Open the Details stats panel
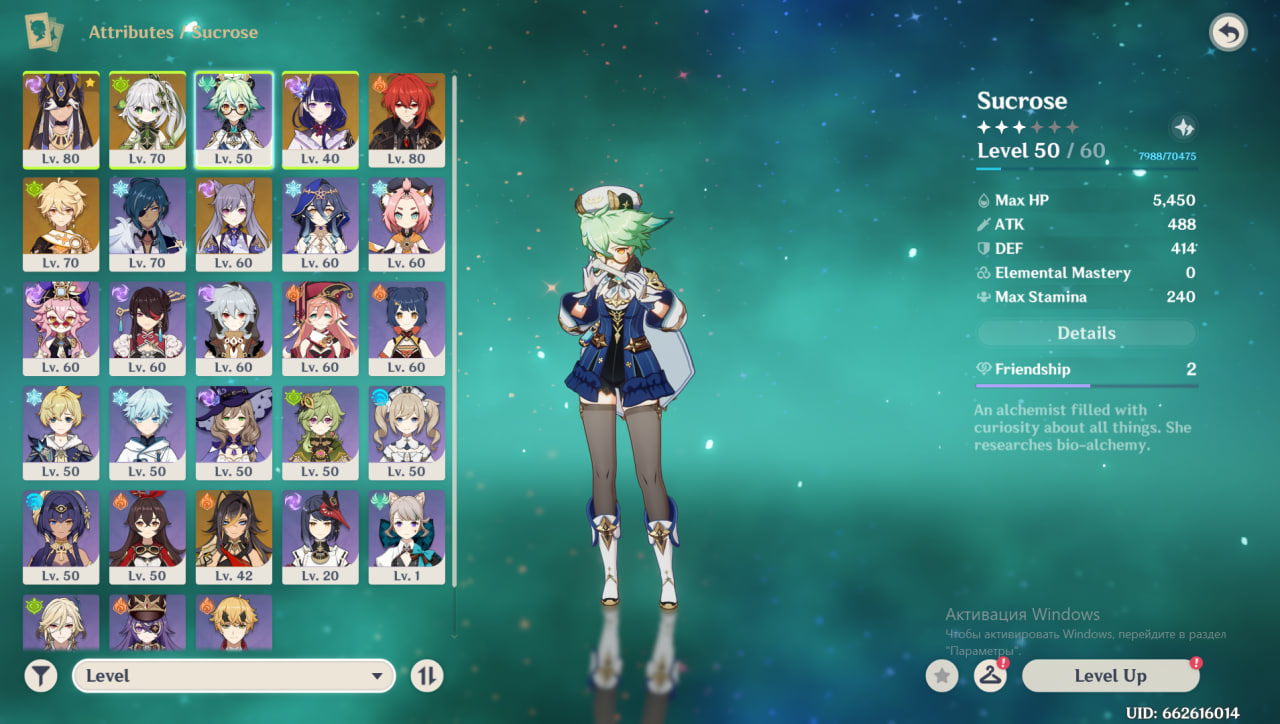The height and width of the screenshot is (724, 1280). pos(1086,333)
